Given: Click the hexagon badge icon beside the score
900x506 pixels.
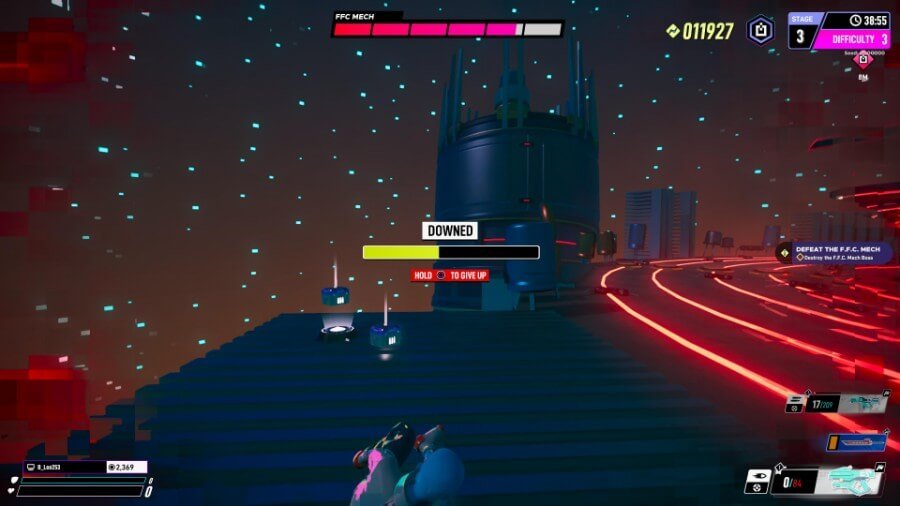Looking at the screenshot, I should point(760,30).
